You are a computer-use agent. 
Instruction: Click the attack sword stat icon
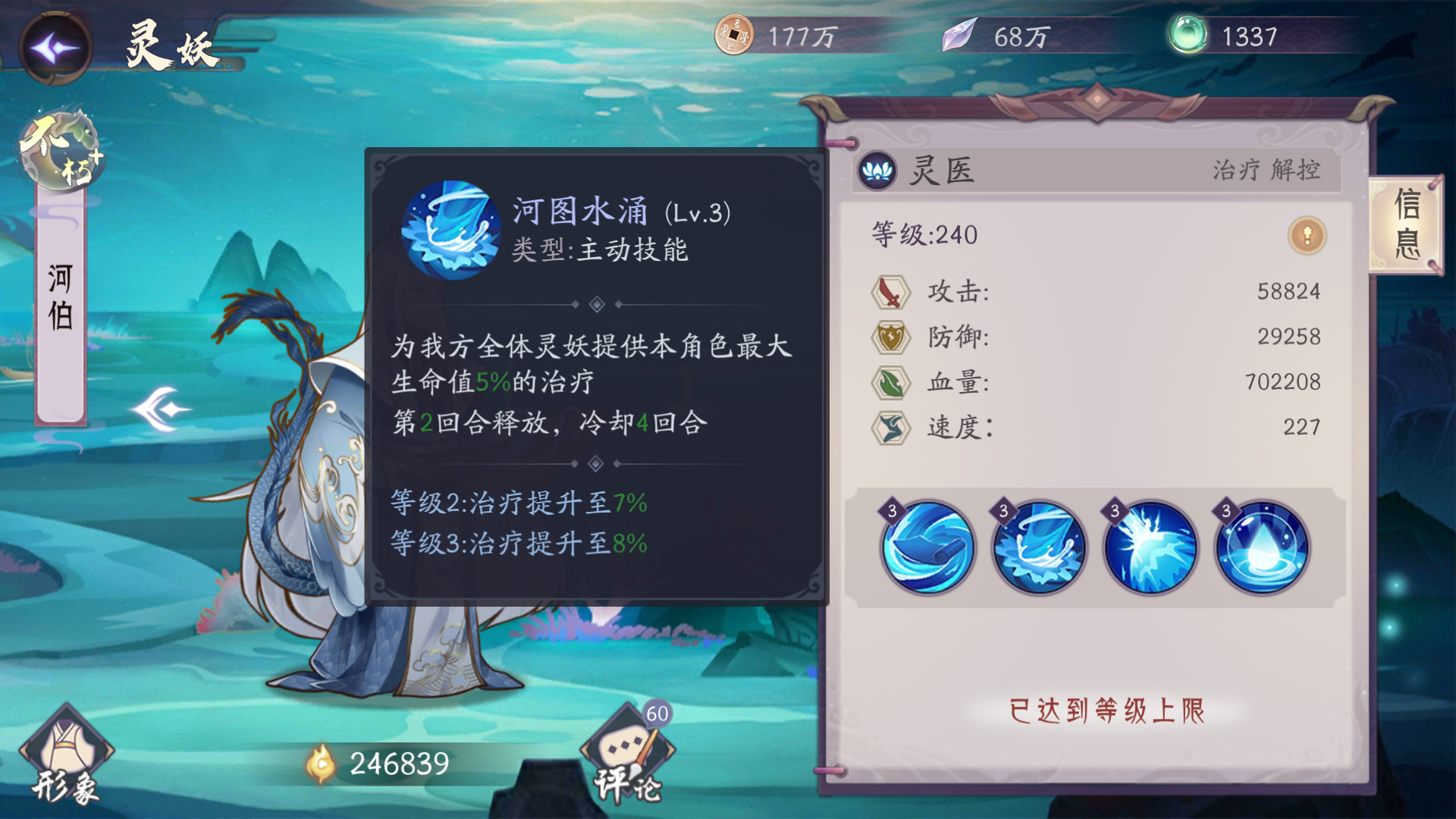coord(893,293)
